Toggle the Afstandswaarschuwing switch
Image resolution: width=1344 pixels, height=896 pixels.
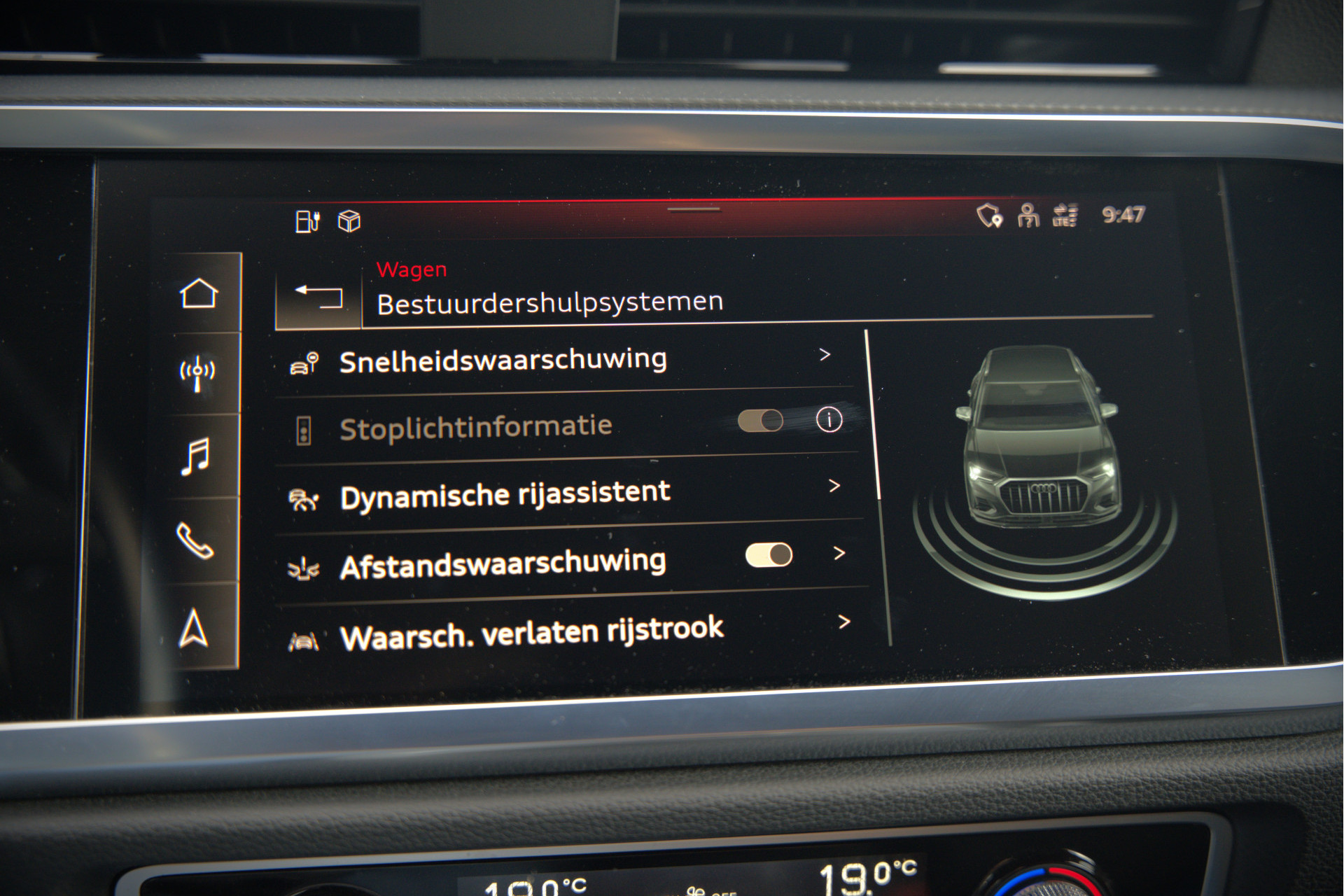click(x=769, y=555)
